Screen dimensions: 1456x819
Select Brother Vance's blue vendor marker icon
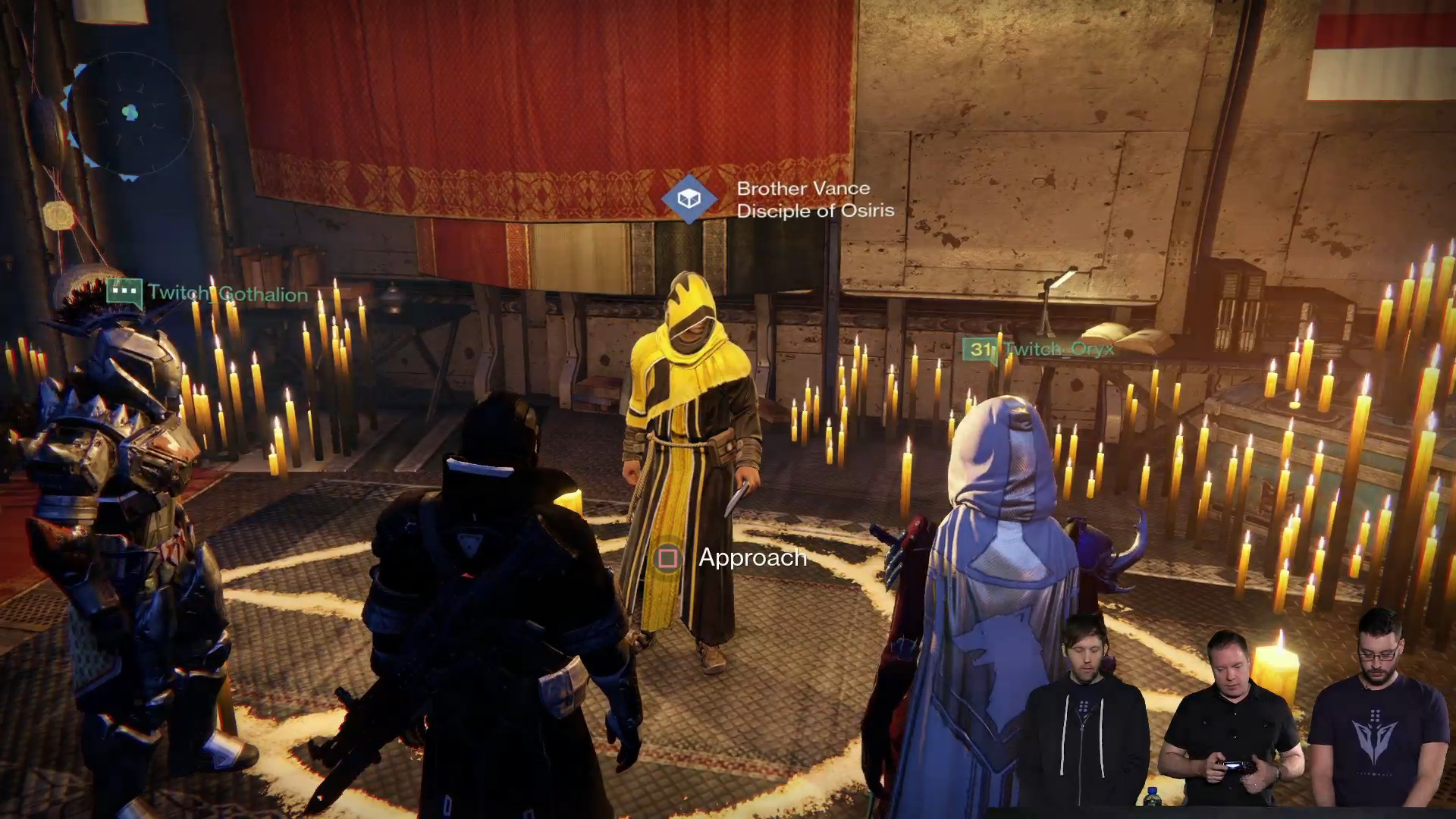click(x=689, y=199)
